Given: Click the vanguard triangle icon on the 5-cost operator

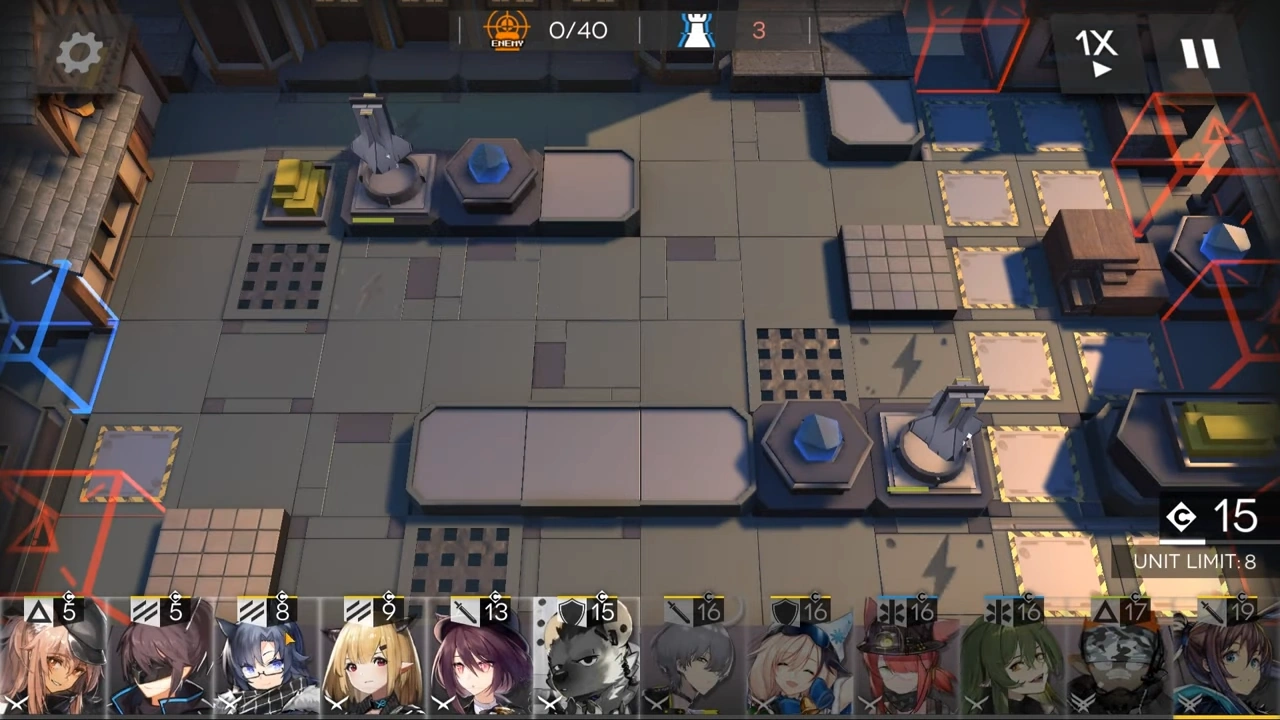Looking at the screenshot, I should tap(37, 611).
